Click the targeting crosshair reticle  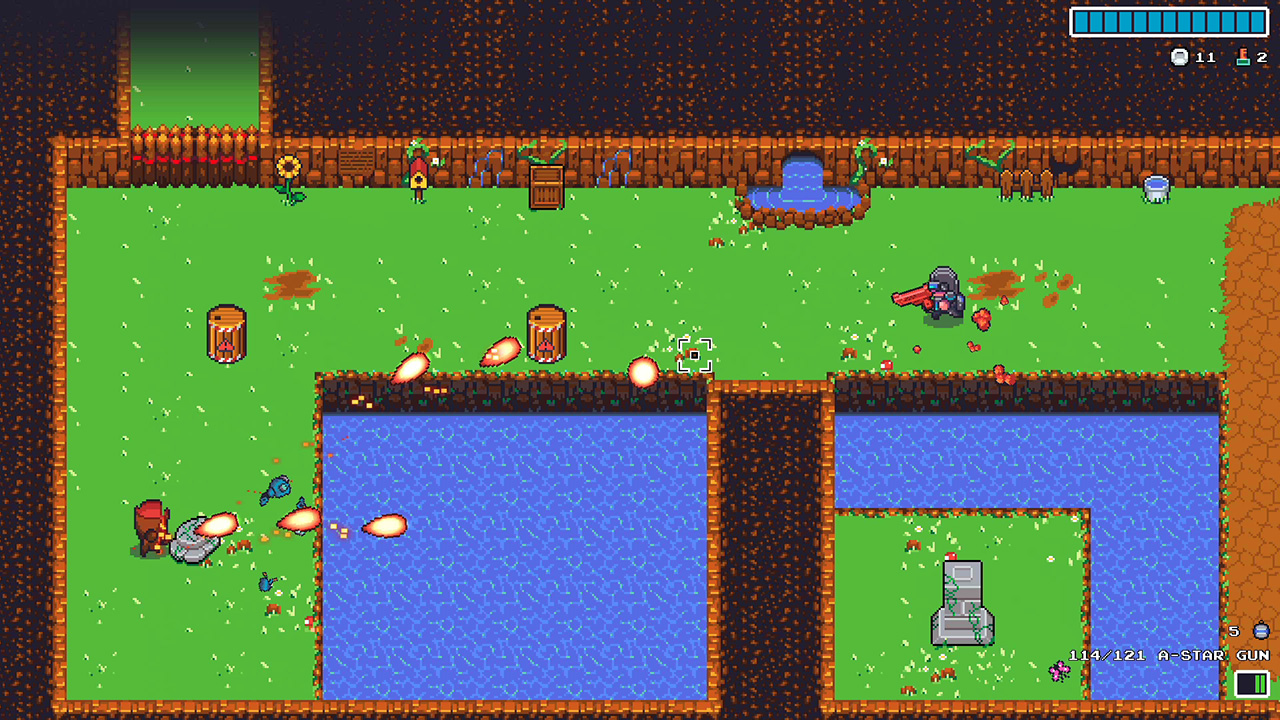(x=697, y=355)
